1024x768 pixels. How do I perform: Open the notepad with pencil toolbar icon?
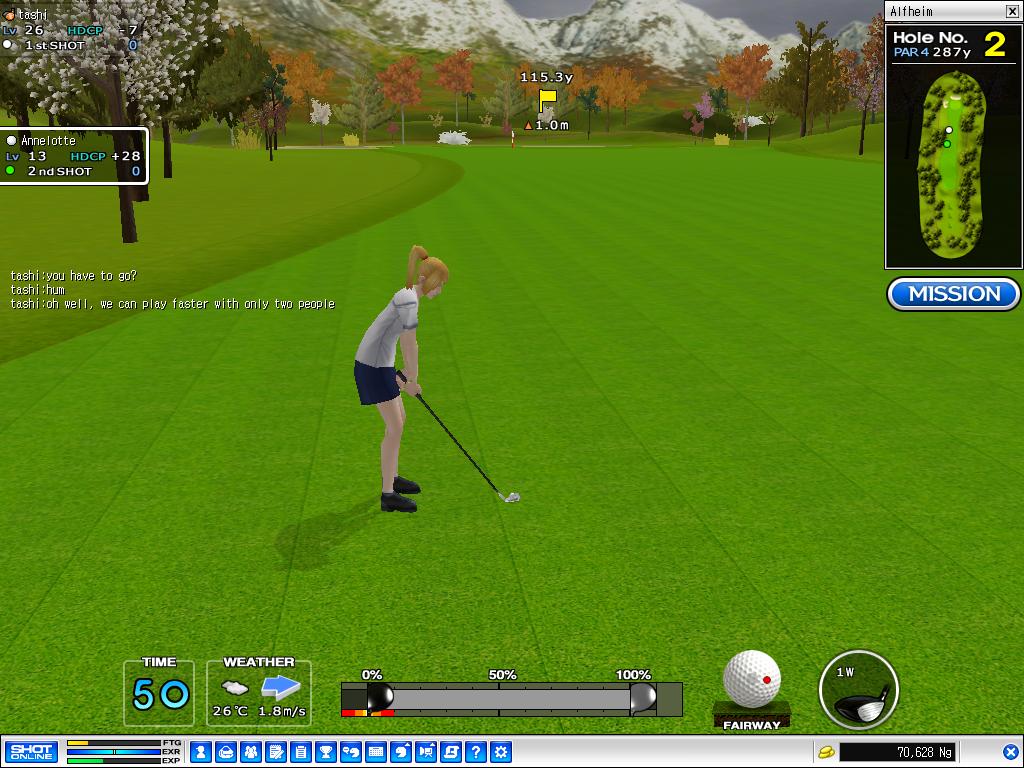[x=276, y=751]
